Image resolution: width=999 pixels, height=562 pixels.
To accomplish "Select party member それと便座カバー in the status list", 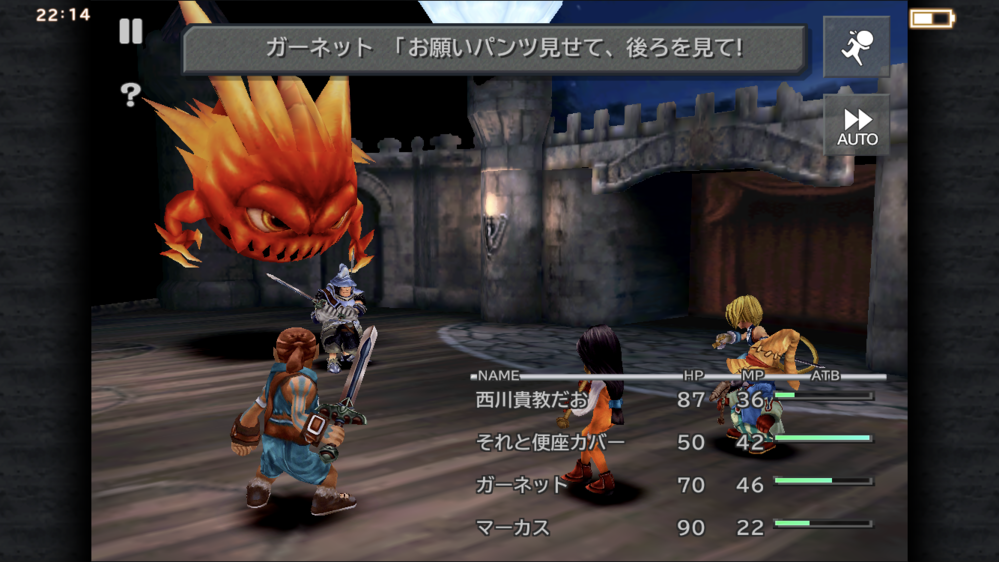I will 550,442.
